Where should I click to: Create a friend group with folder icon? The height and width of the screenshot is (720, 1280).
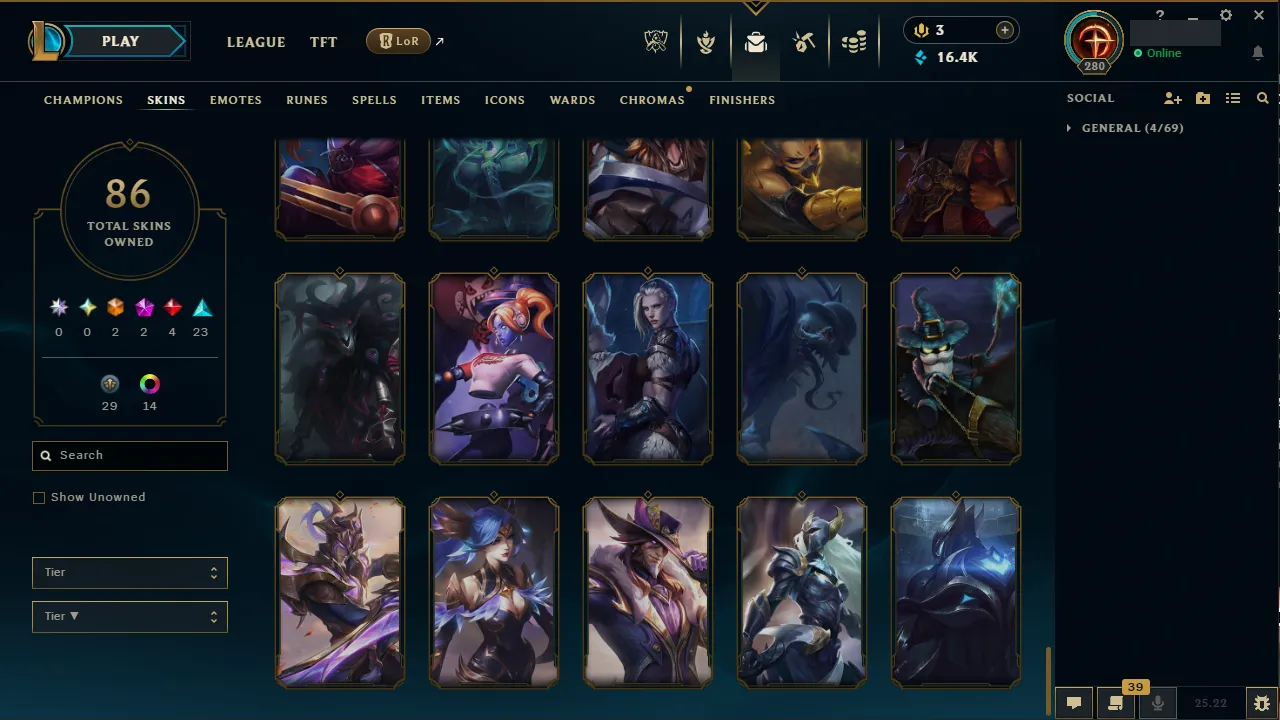tap(1202, 98)
